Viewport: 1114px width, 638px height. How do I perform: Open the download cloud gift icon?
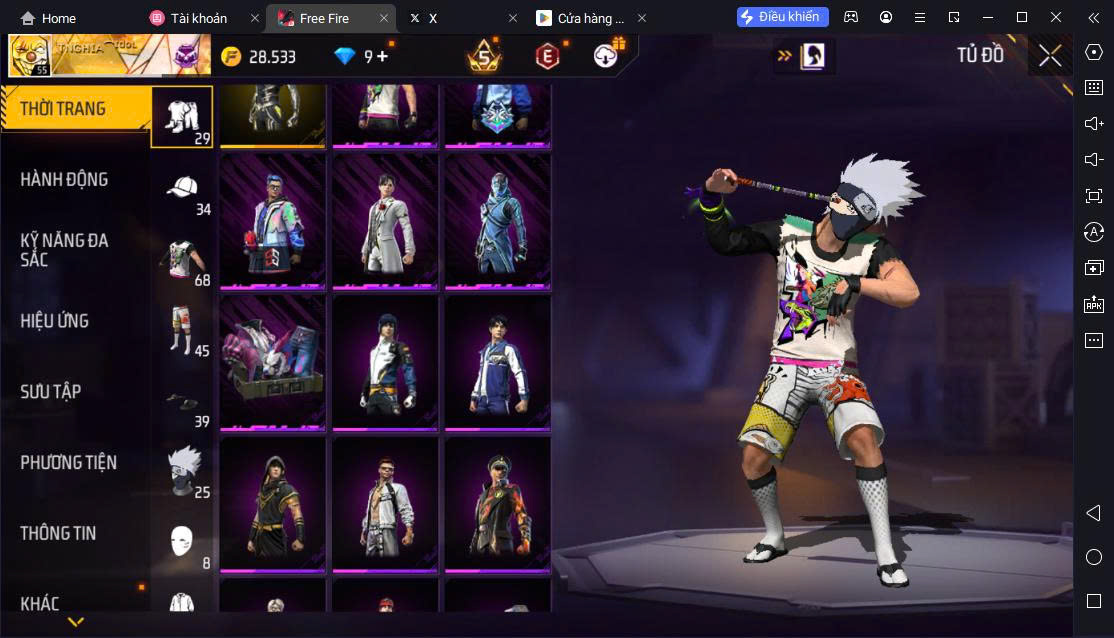(606, 56)
